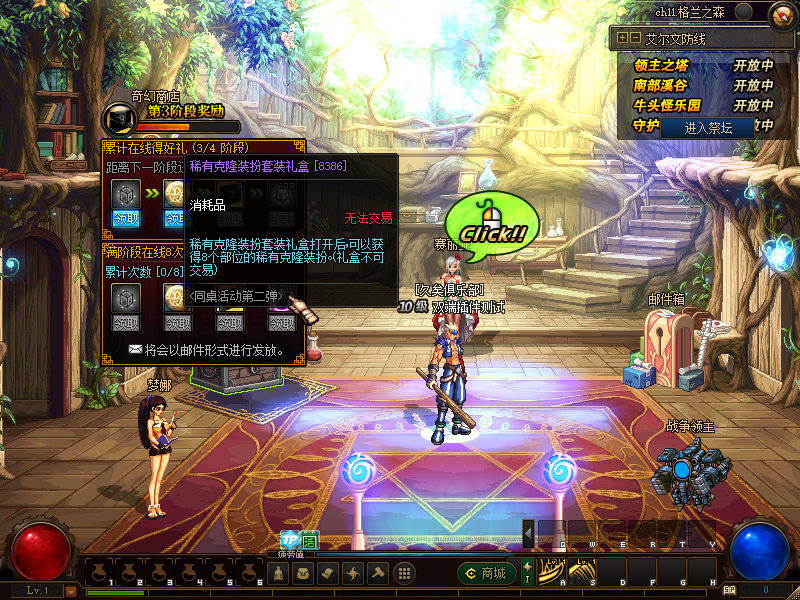
Task: Select 南部溪谷 in the dungeon list
Action: (x=662, y=85)
